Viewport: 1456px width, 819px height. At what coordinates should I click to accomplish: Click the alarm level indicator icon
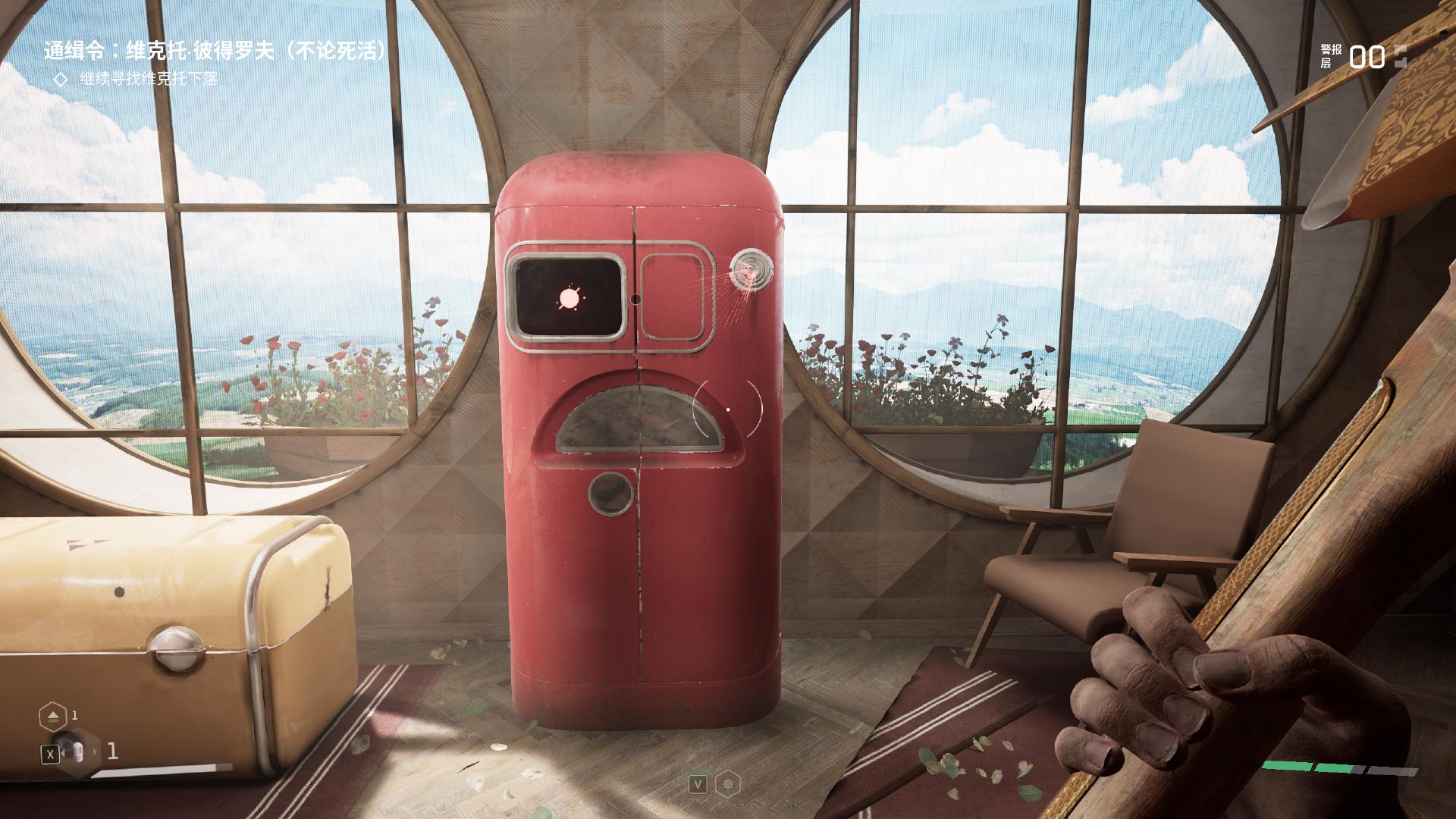1400,57
